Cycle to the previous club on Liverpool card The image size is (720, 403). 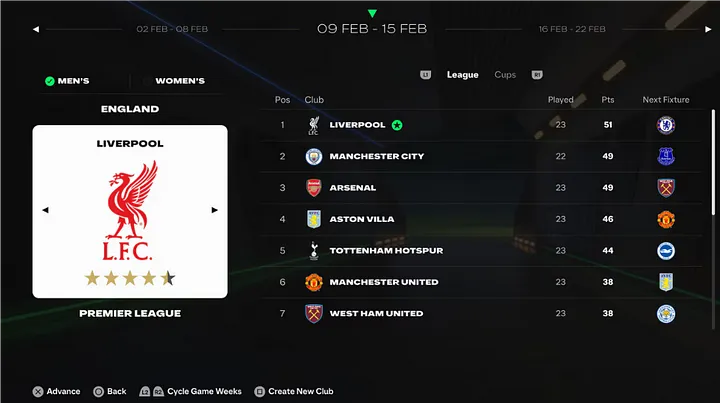[45, 210]
